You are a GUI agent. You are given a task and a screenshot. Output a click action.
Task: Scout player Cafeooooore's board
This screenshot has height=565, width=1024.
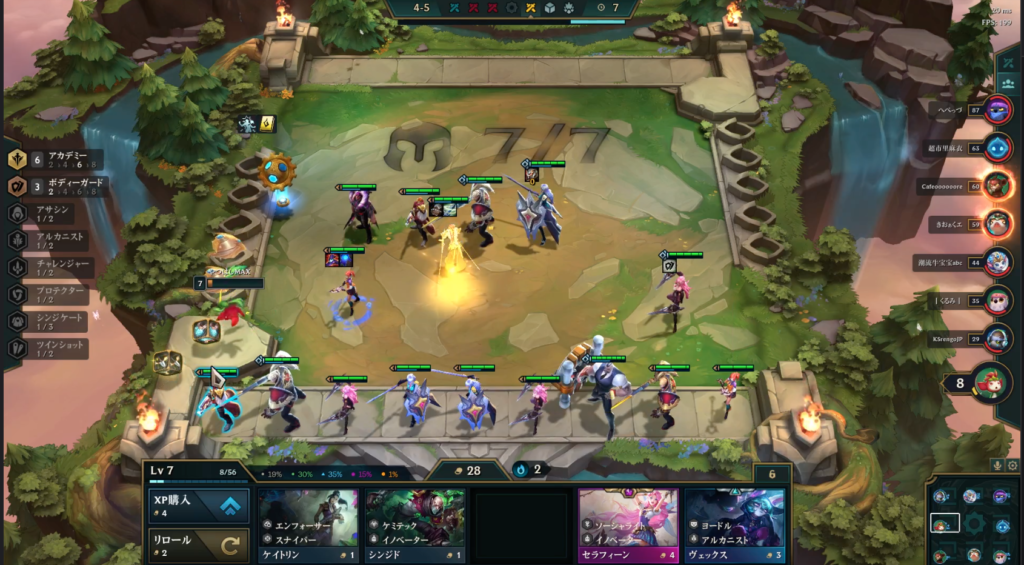(997, 186)
